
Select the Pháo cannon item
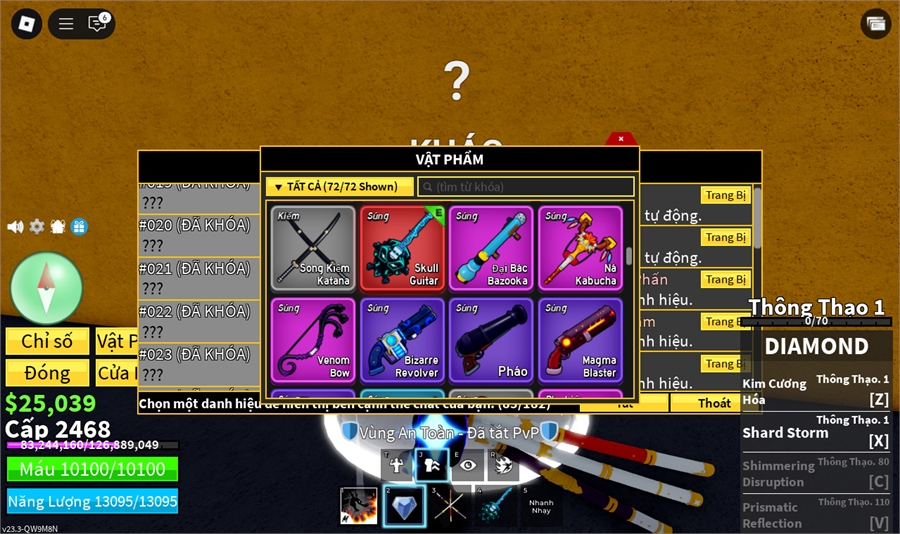click(x=491, y=340)
